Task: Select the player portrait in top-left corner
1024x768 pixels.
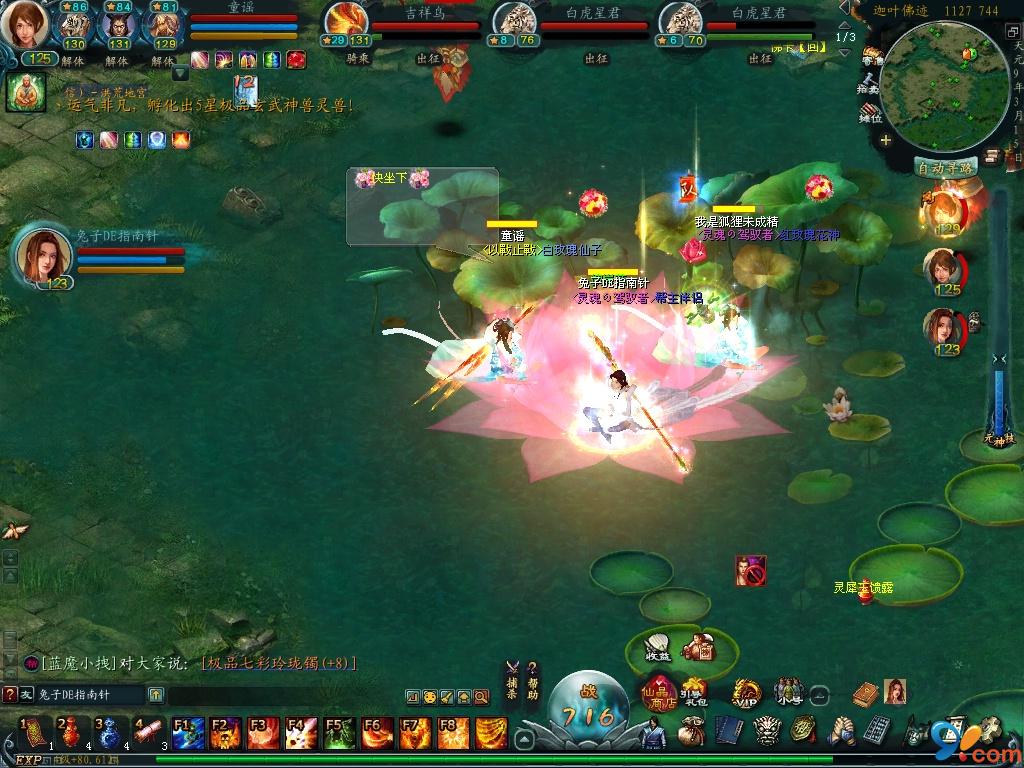Action: coord(24,26)
